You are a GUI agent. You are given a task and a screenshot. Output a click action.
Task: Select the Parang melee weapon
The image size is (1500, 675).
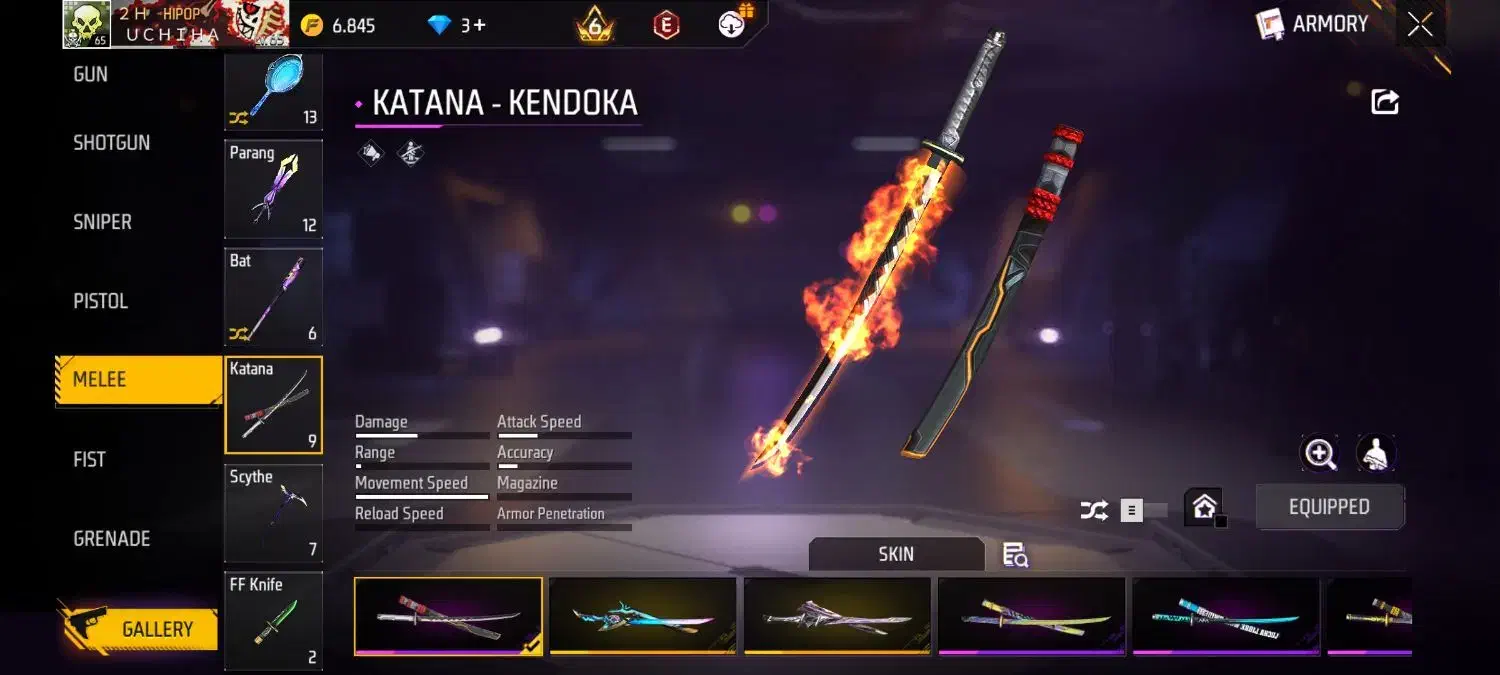coord(273,189)
